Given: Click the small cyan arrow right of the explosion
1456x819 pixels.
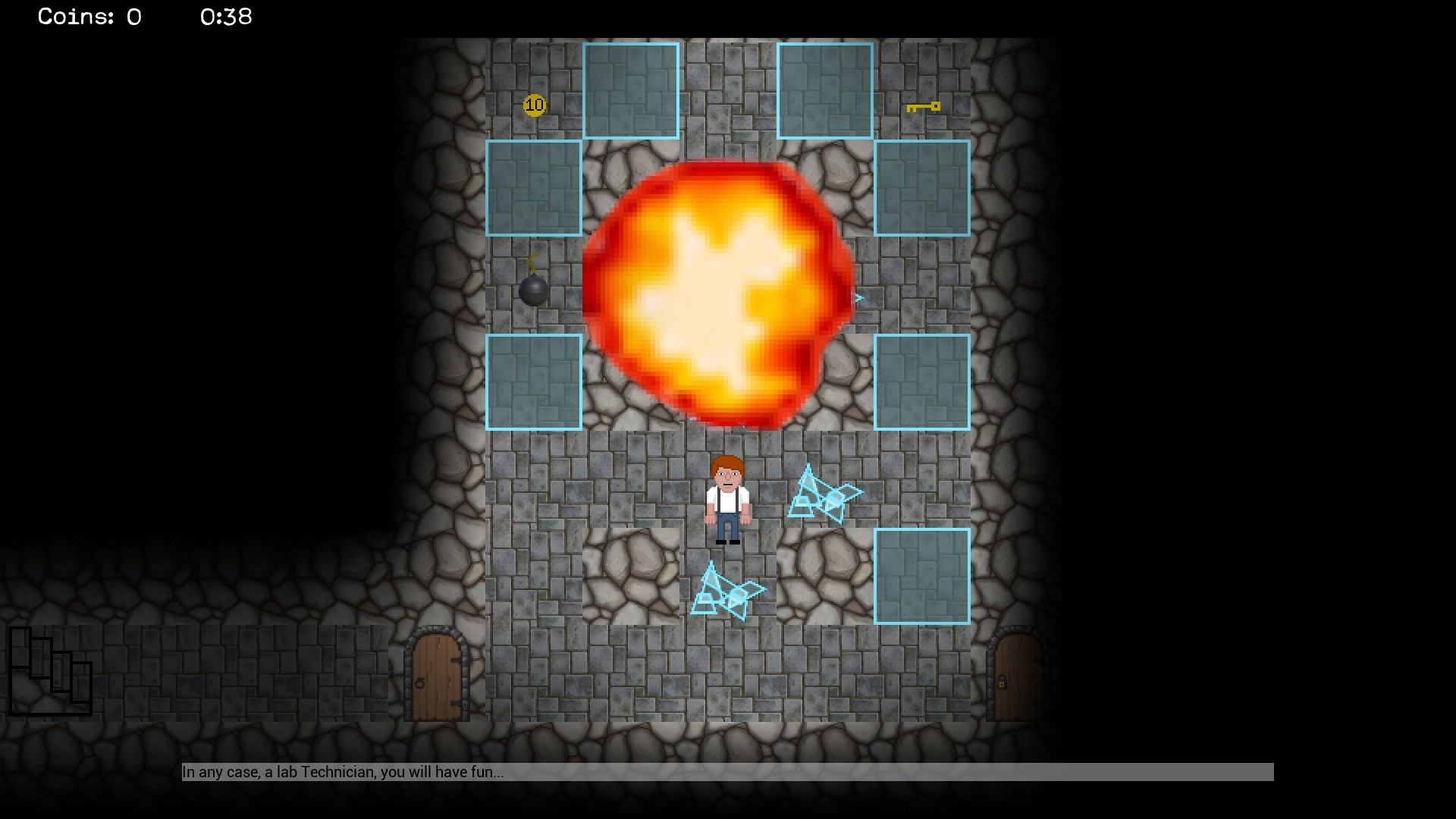Looking at the screenshot, I should 858,297.
